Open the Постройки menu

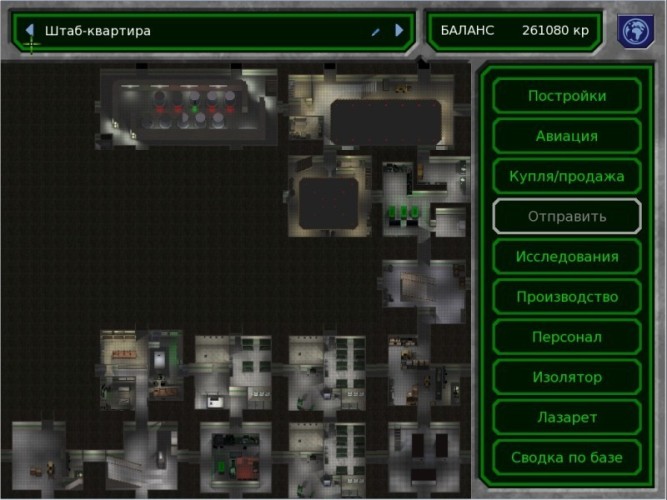(566, 96)
